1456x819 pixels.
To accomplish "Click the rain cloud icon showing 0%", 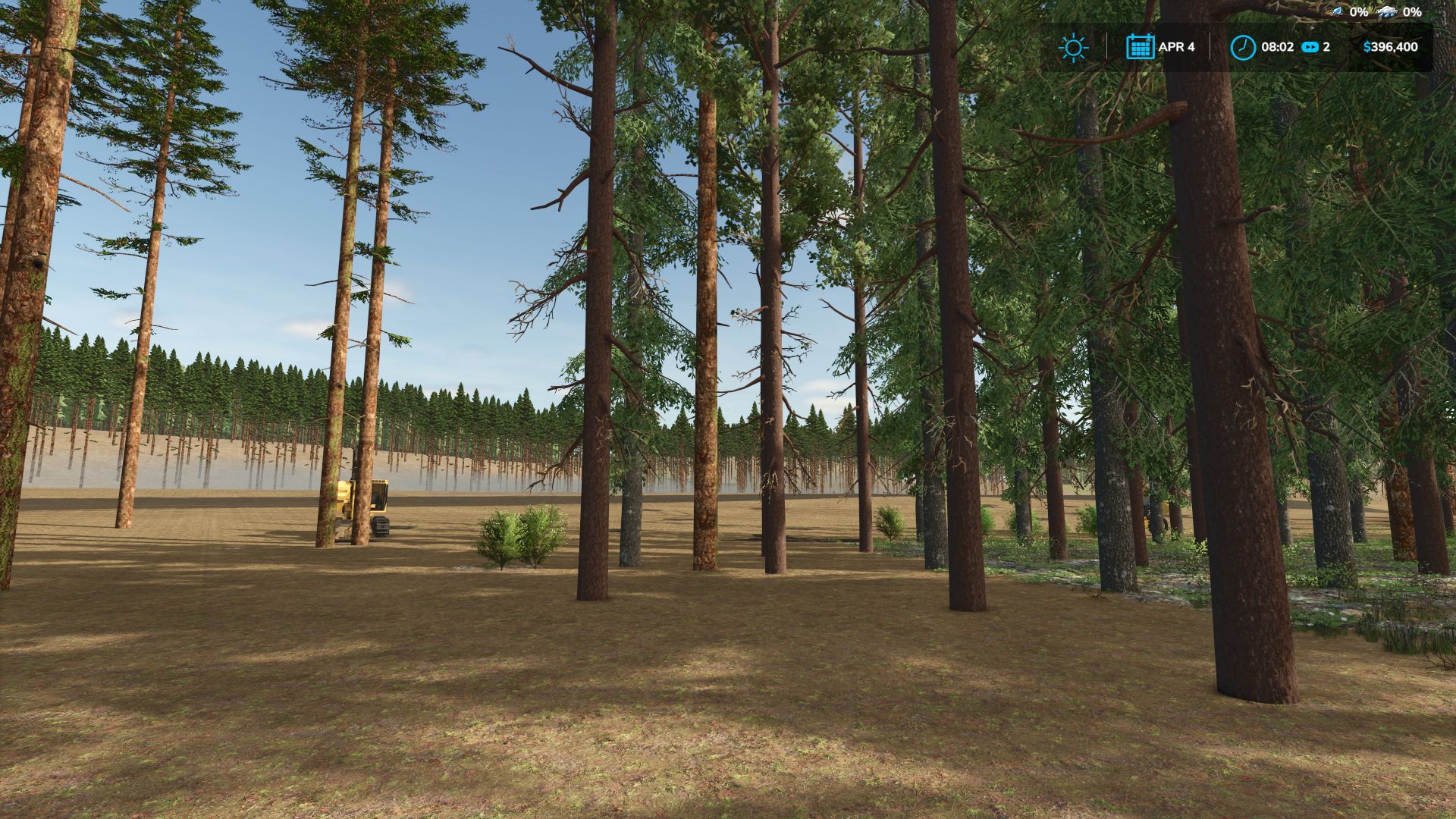I will [1389, 12].
